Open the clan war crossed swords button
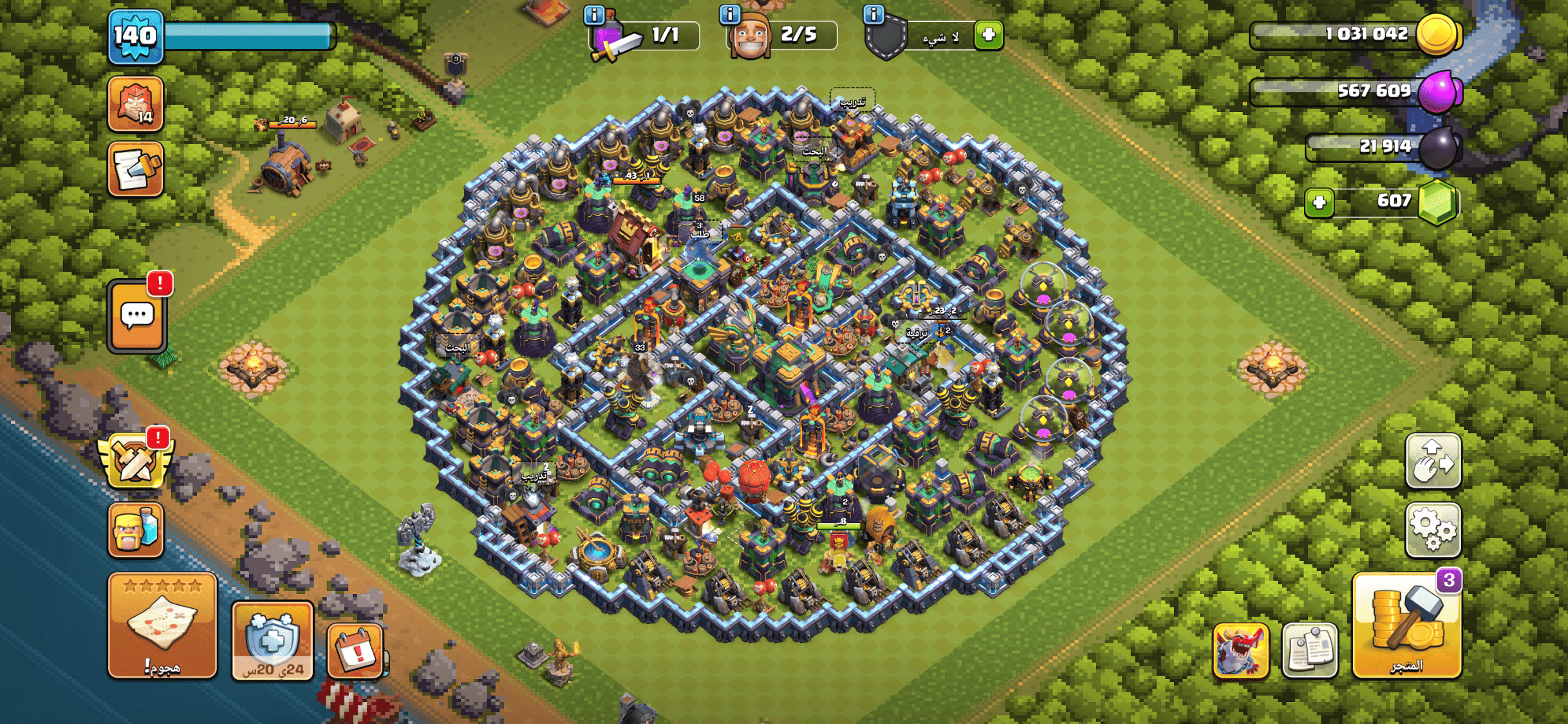The height and width of the screenshot is (724, 1568). click(x=135, y=459)
